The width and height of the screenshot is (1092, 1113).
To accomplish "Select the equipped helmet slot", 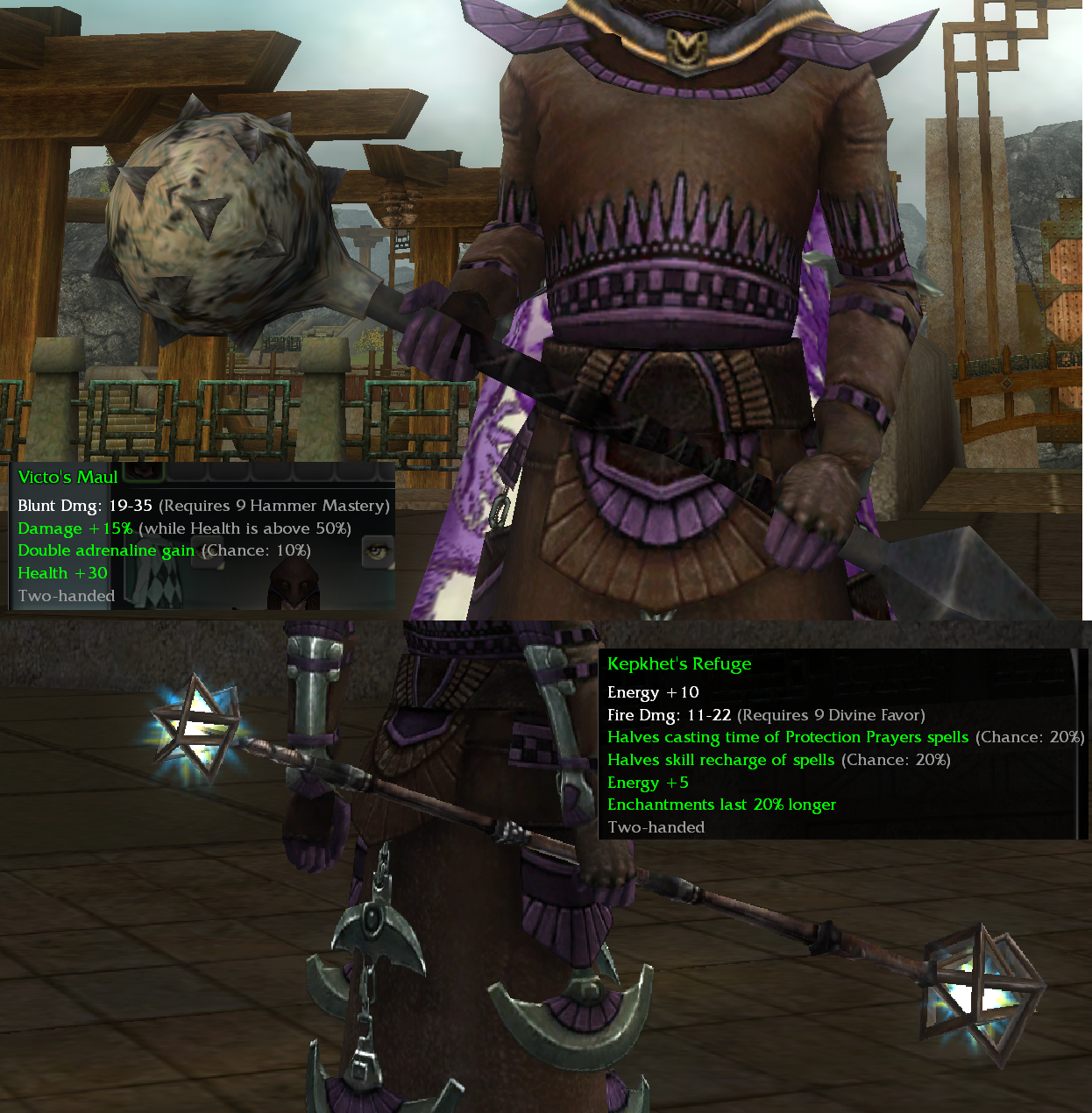I will [x=292, y=586].
